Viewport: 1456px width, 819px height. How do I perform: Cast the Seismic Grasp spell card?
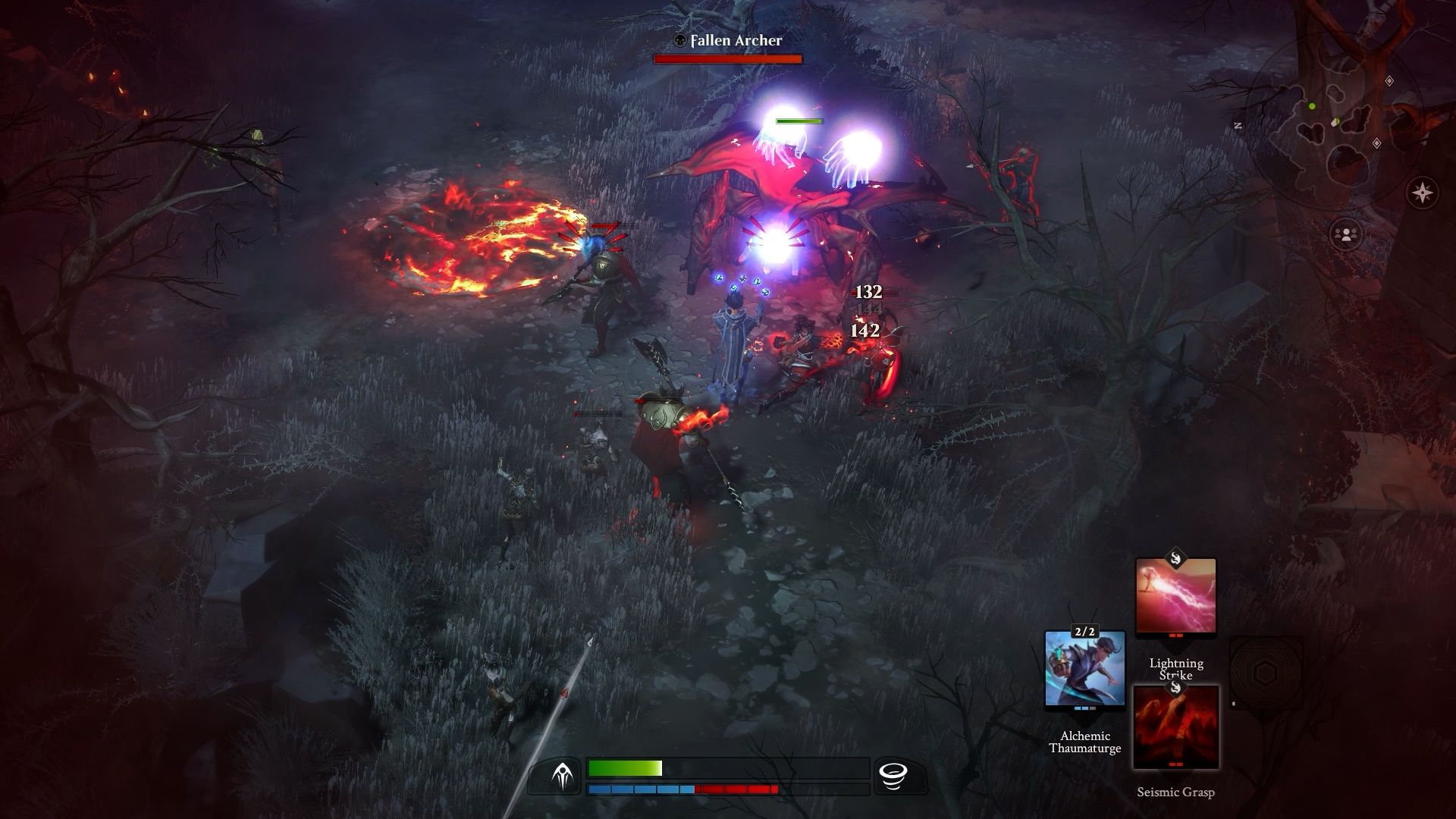1176,726
